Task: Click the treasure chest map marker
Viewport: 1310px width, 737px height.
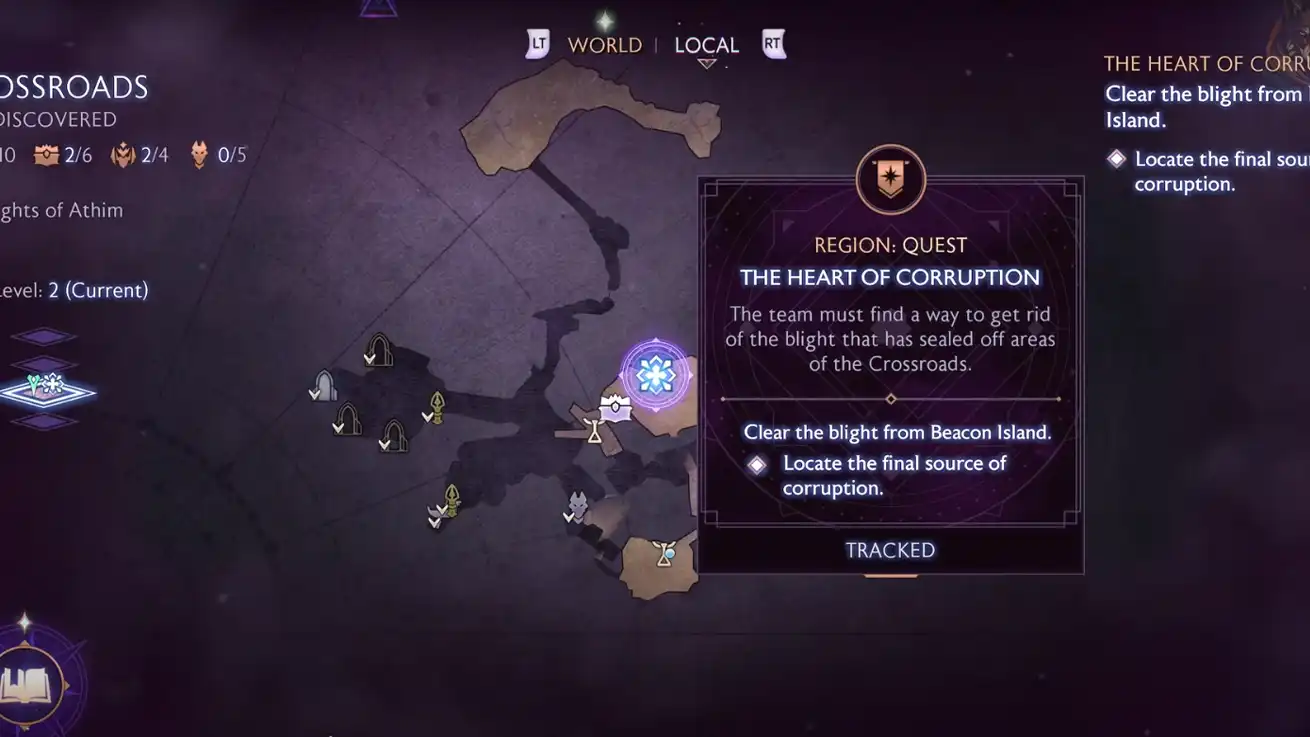Action: [615, 407]
